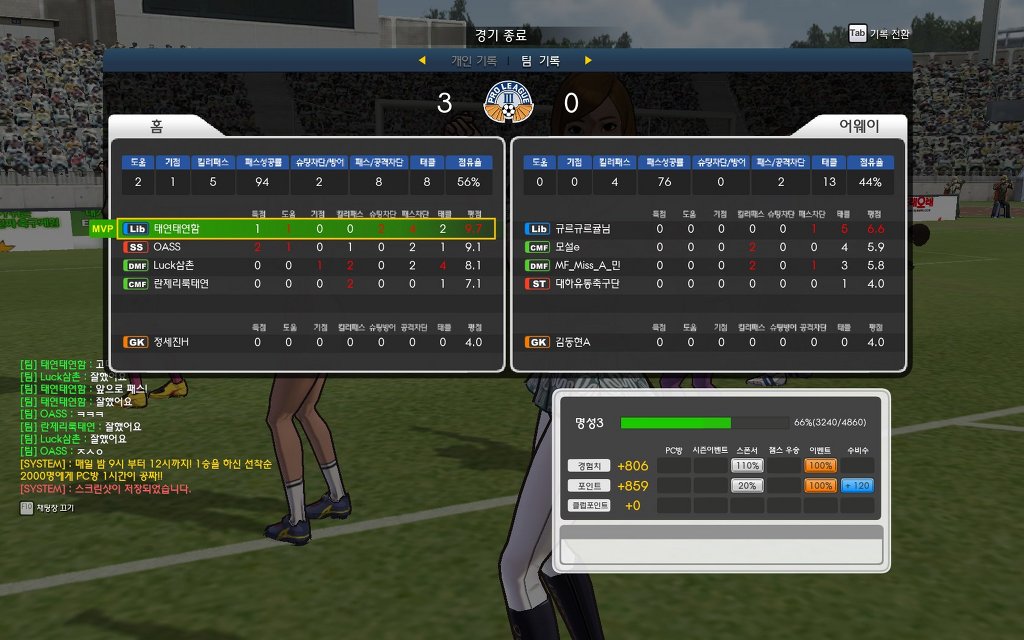Click the 홈 team panel header
The height and width of the screenshot is (640, 1024).
[x=157, y=127]
